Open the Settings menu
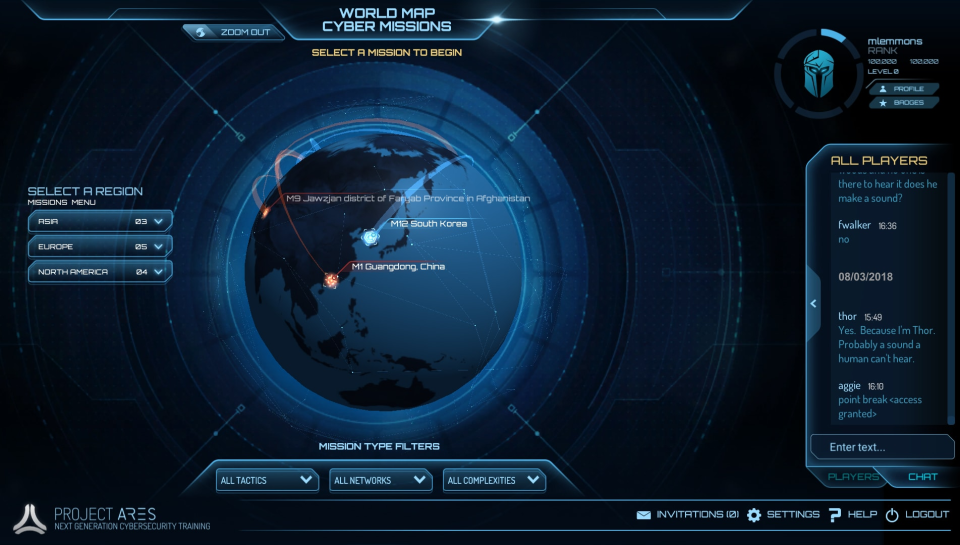 coord(783,515)
